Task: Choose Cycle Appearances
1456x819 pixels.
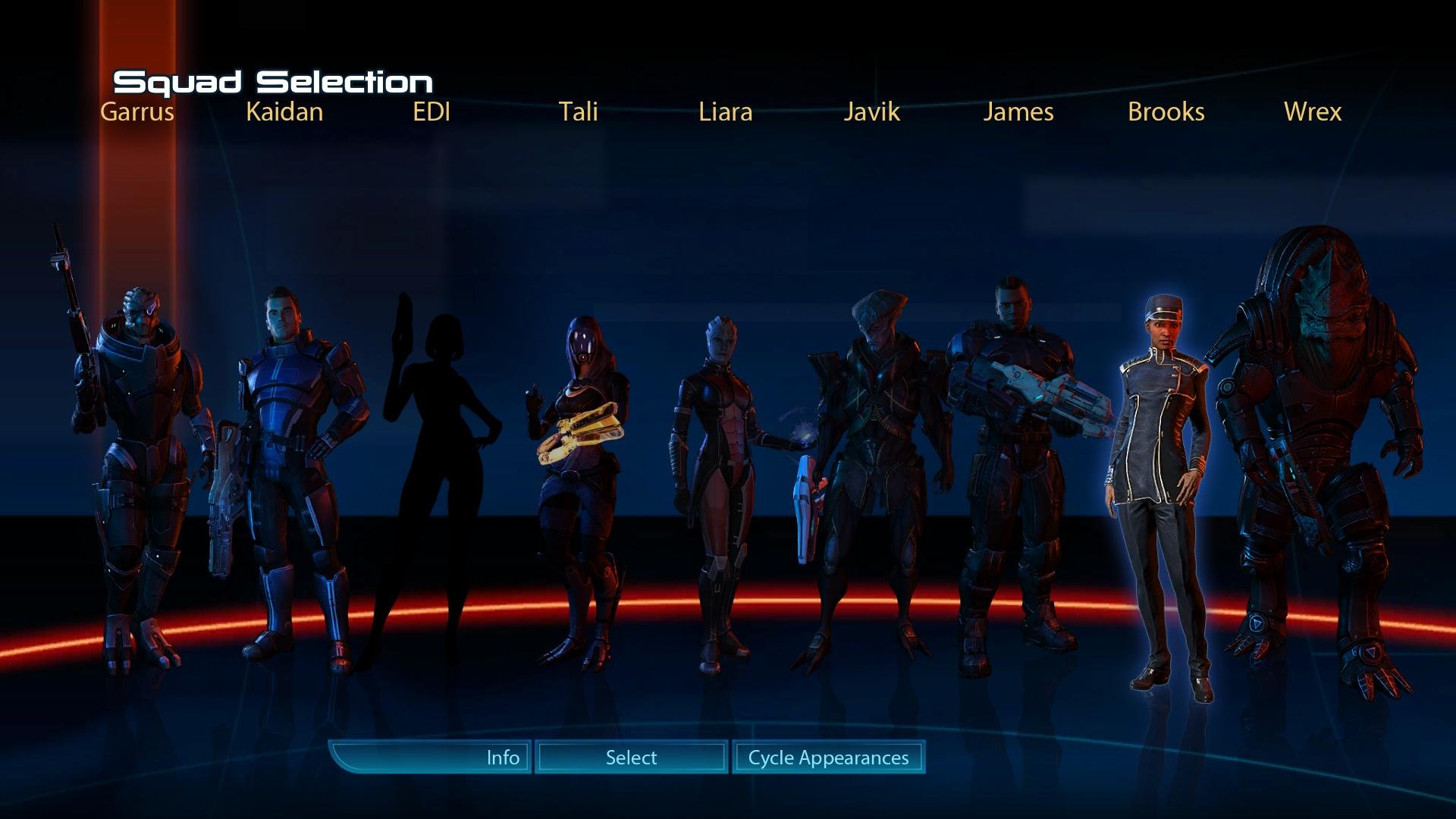Action: coord(828,757)
